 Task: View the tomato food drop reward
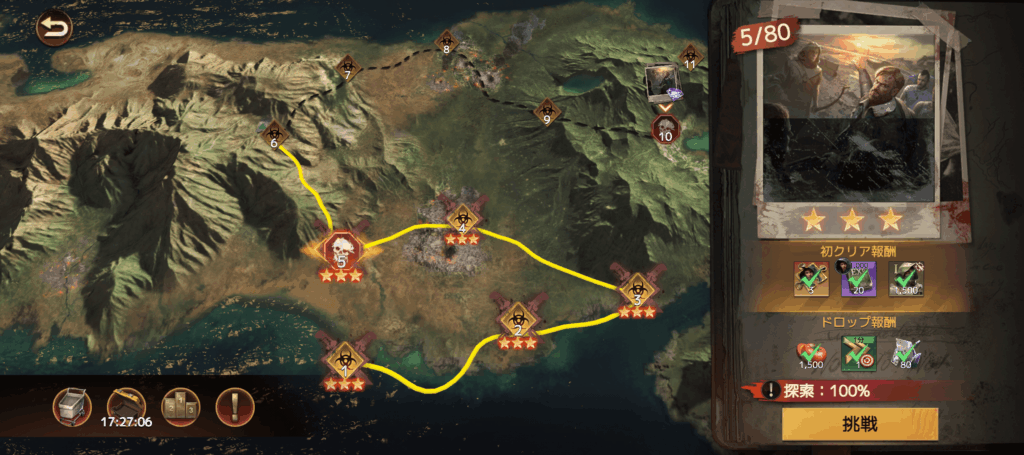click(811, 353)
